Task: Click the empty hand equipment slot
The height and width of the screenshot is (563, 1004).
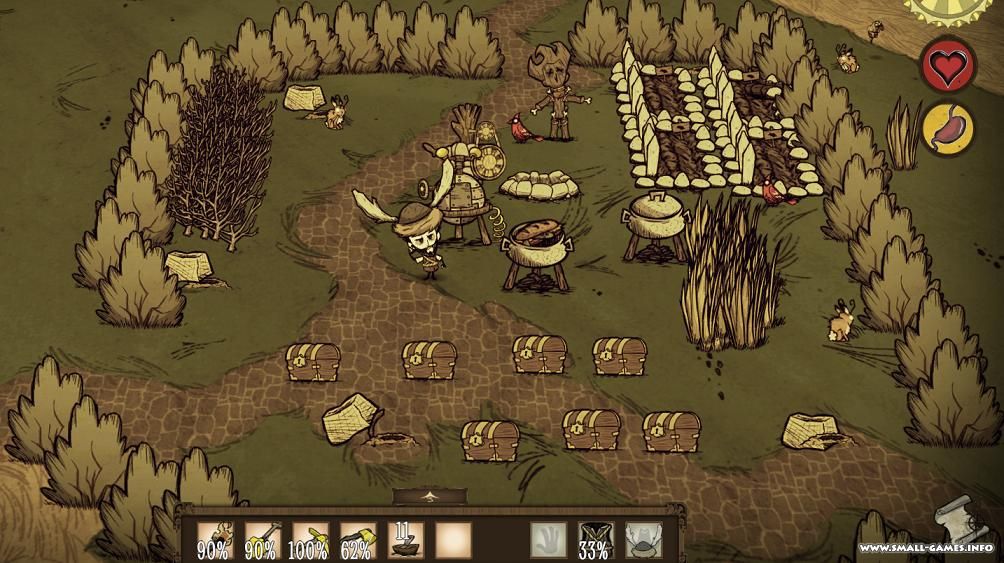Action: point(548,540)
